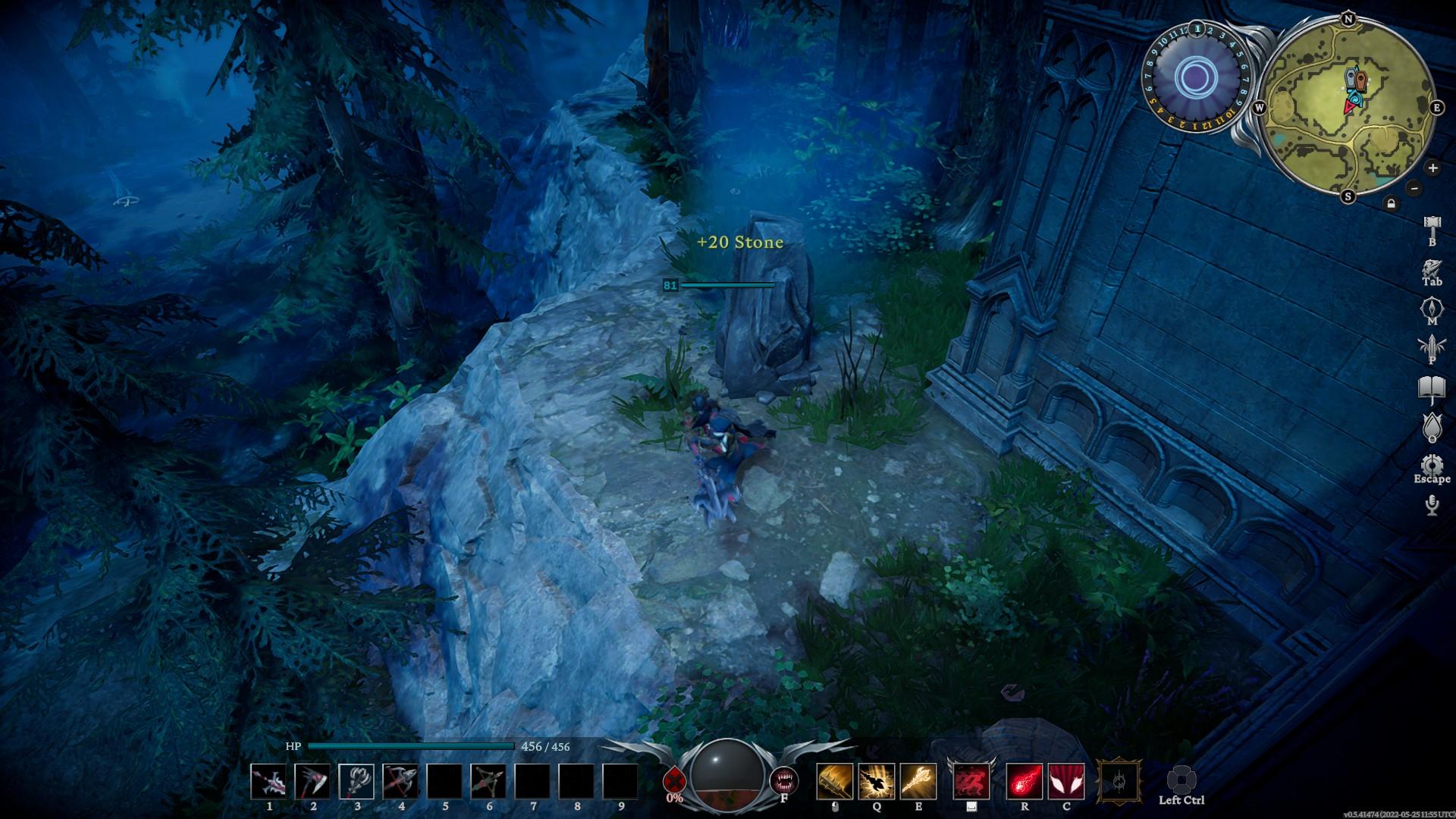
Task: Activate the C bat wings veil ability
Action: (1067, 781)
